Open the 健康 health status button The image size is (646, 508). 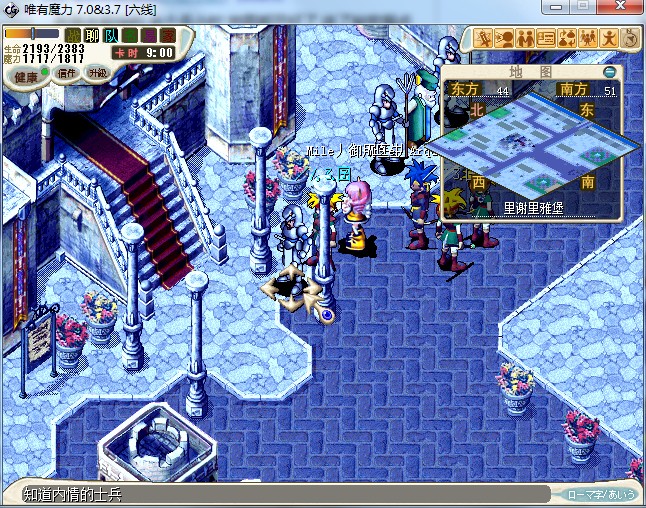coord(26,77)
